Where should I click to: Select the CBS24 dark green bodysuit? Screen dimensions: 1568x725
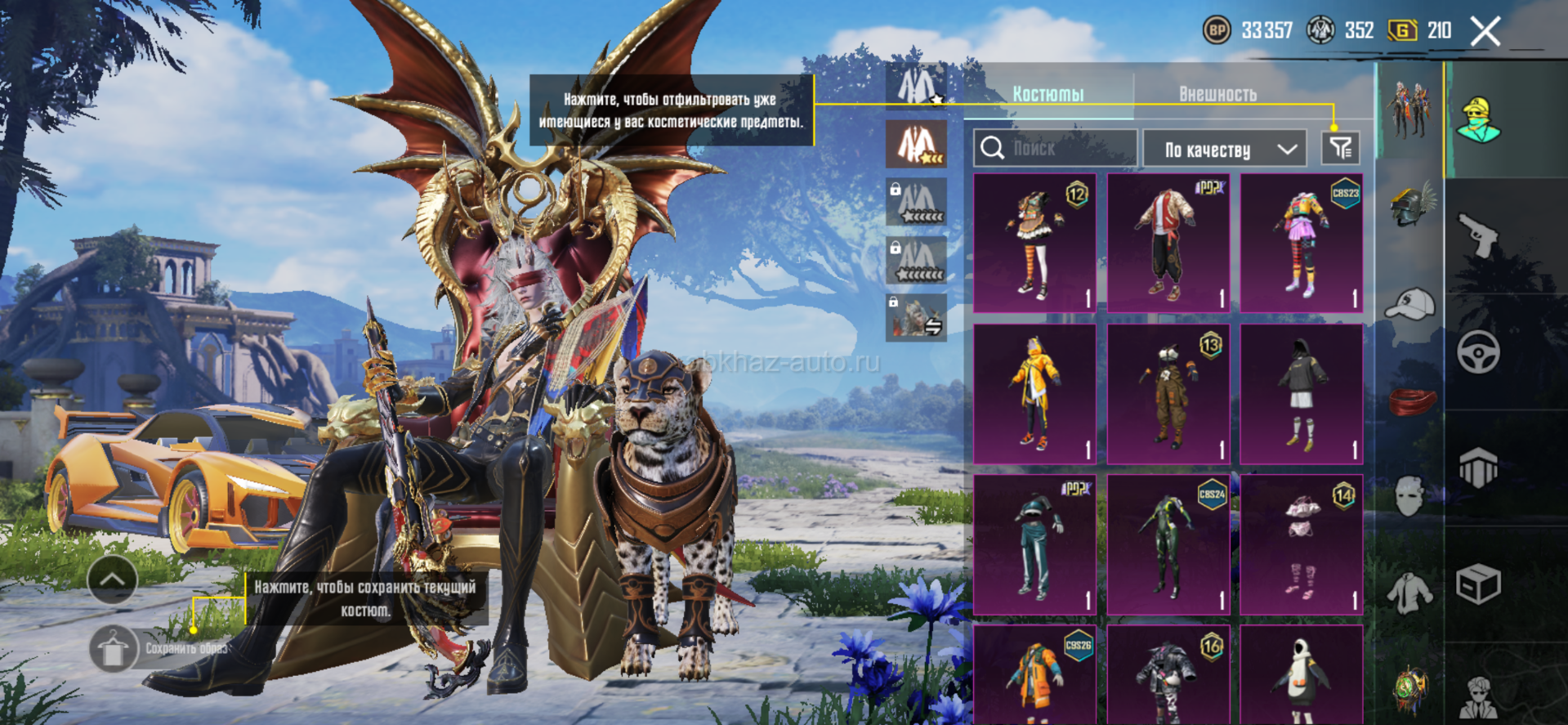click(1168, 544)
